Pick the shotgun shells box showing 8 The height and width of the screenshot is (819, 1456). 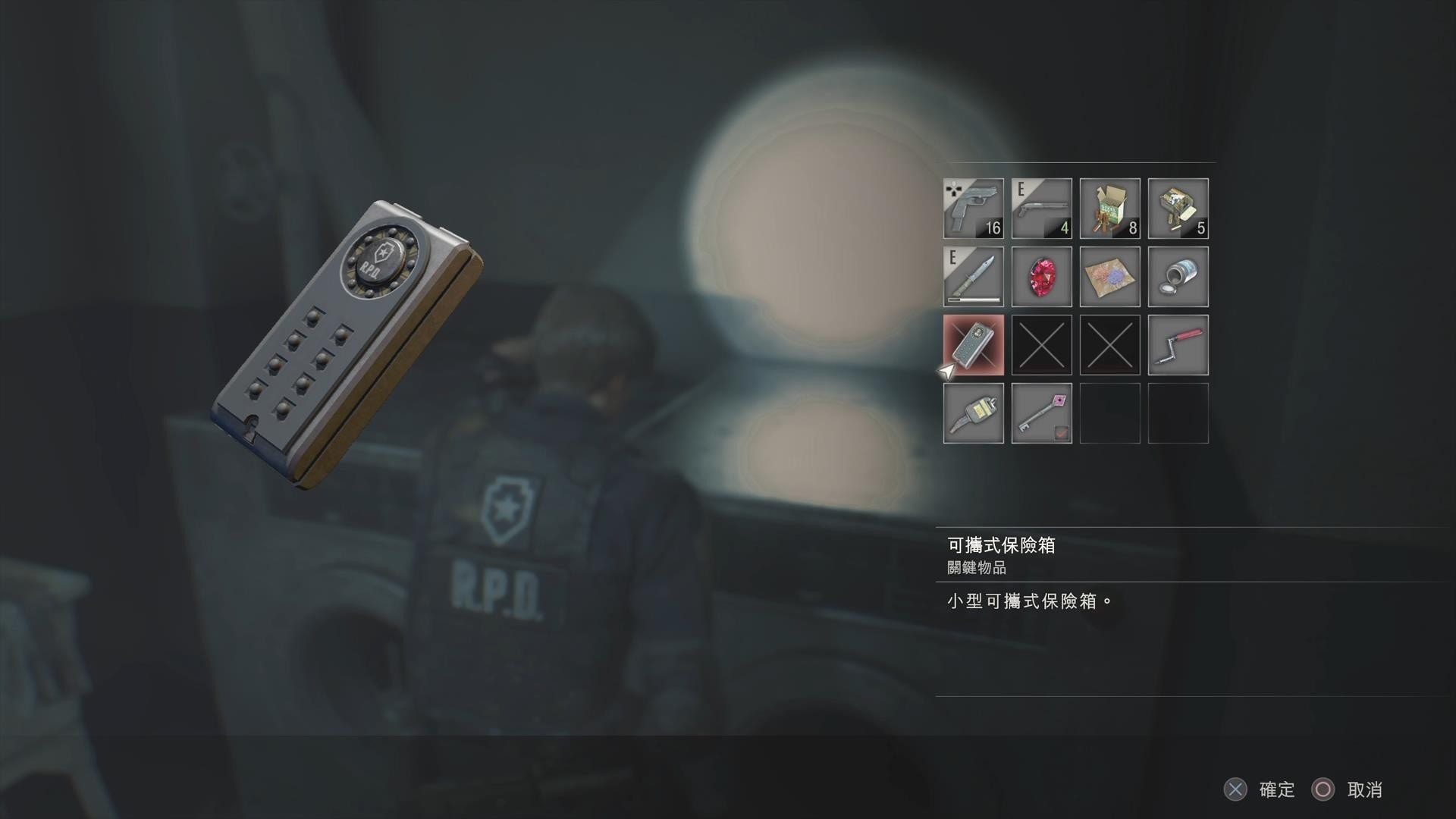click(1109, 209)
